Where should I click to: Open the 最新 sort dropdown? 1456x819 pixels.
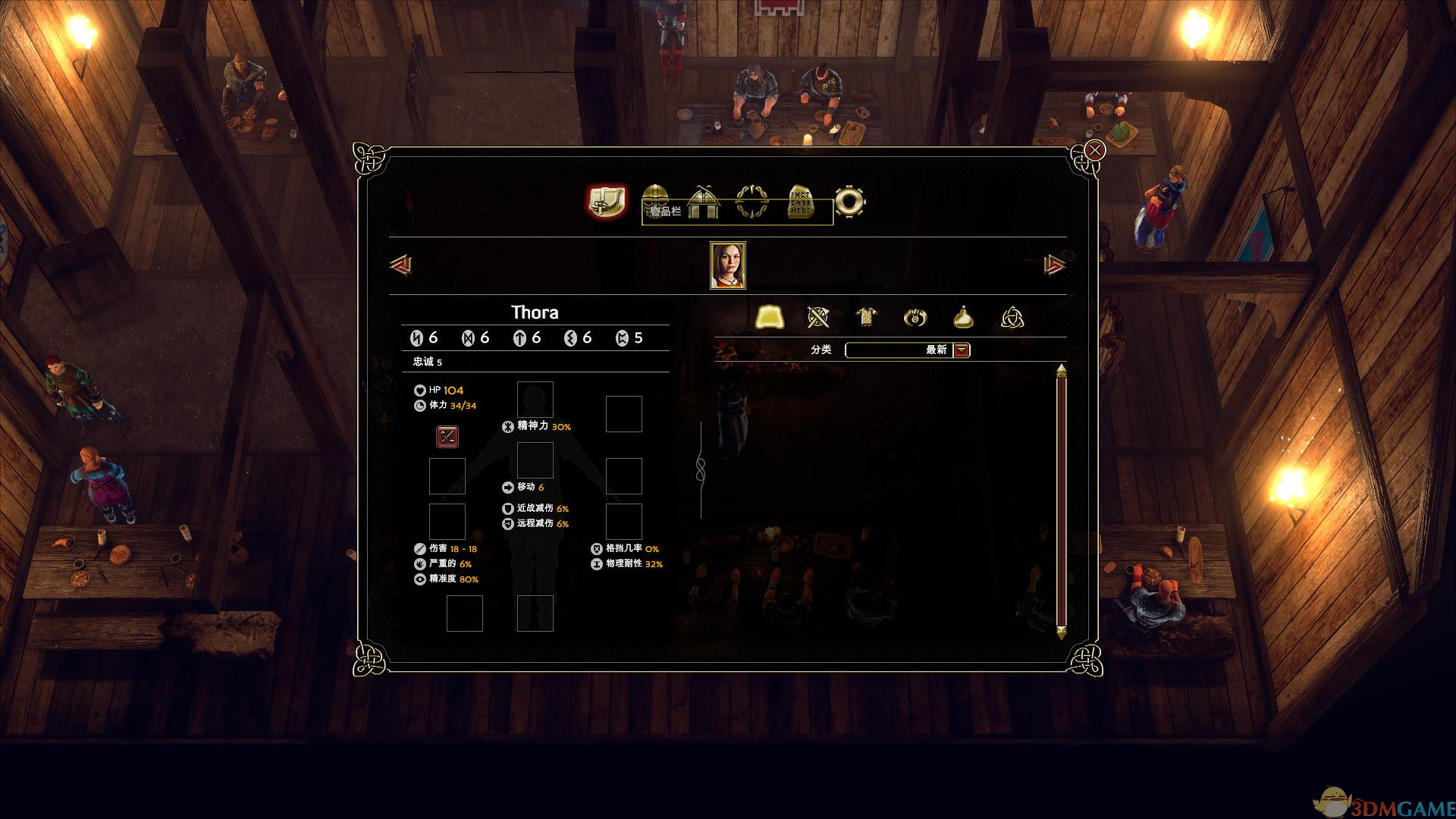962,350
